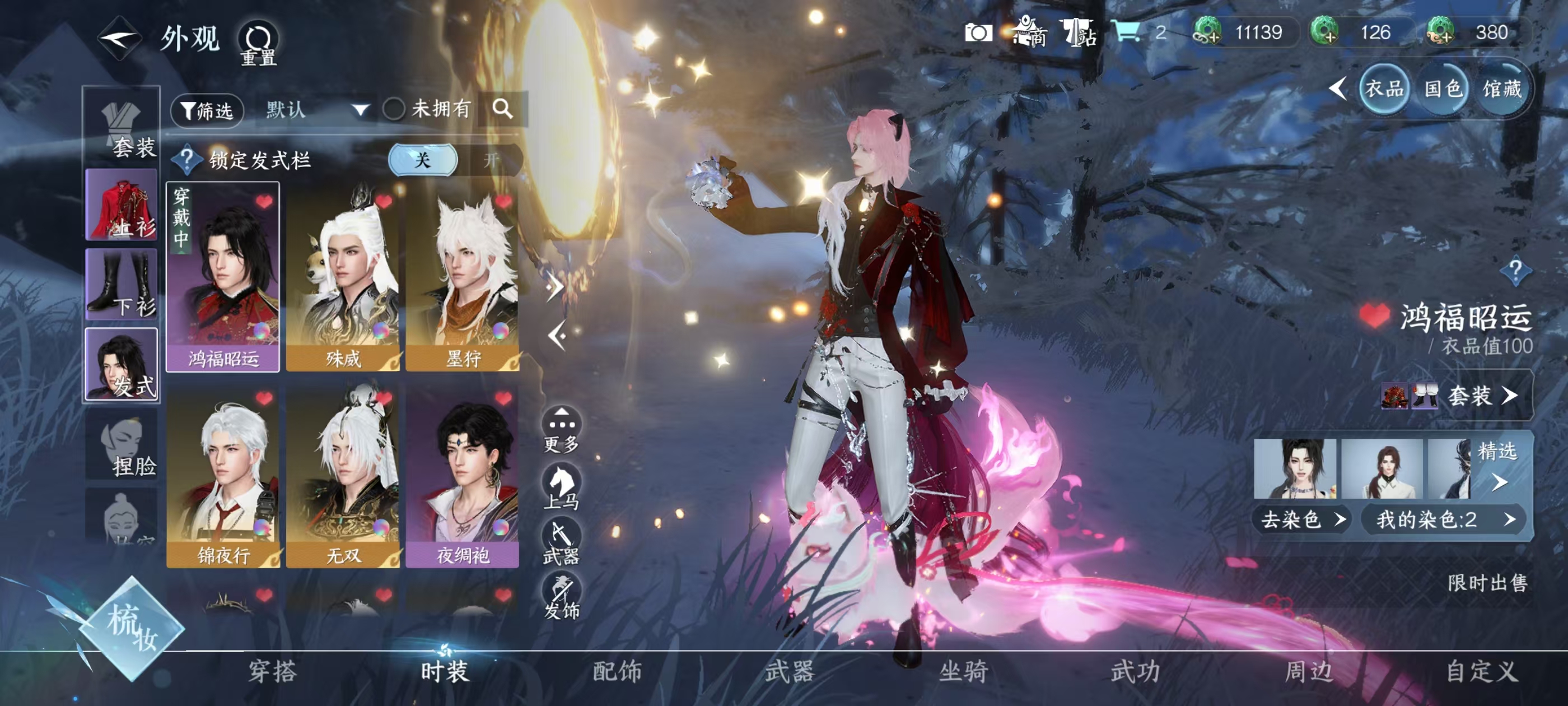
Task: Select the 上衫 top-garment category
Action: [122, 205]
